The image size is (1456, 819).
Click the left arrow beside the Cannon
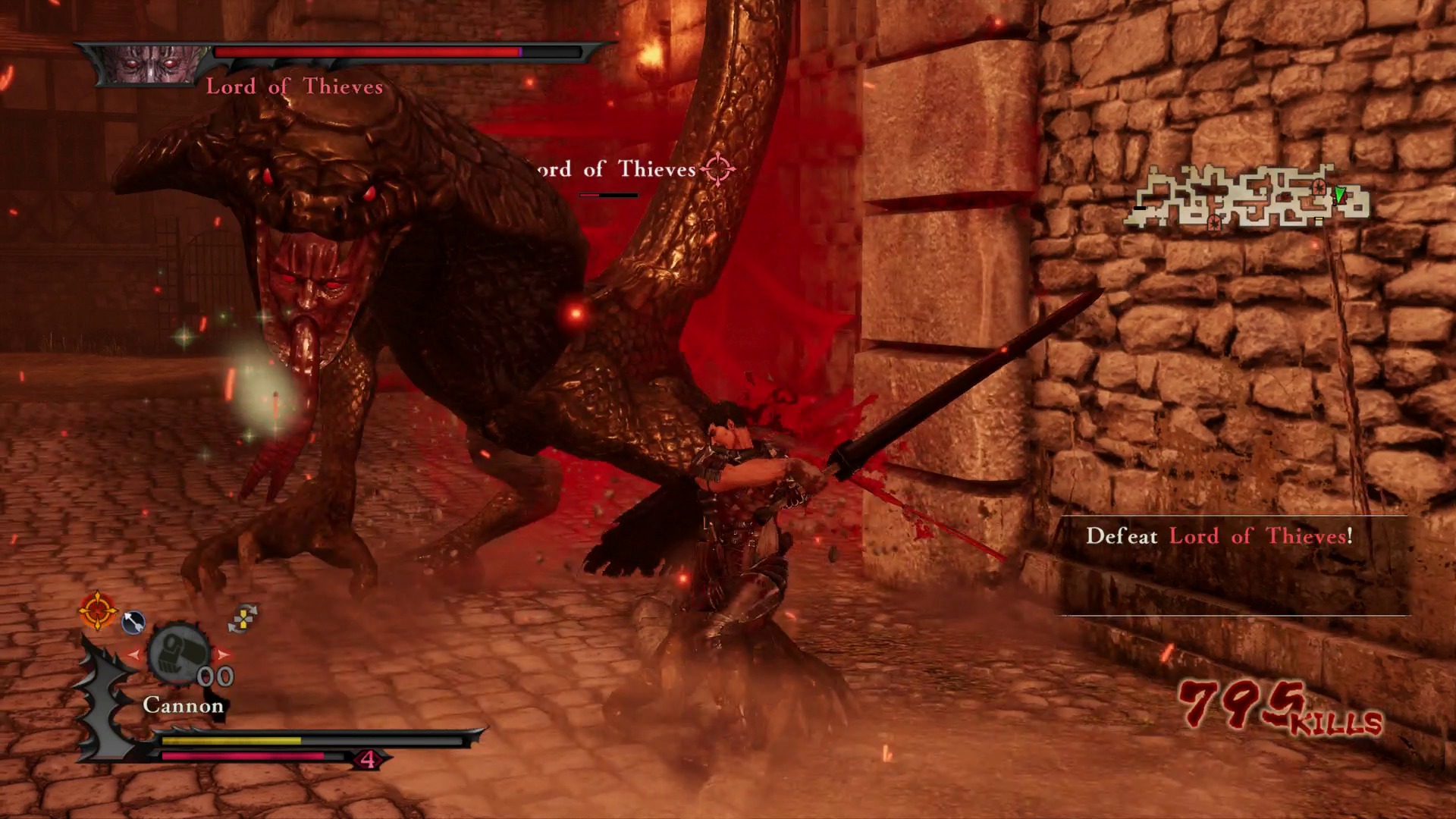coord(135,654)
